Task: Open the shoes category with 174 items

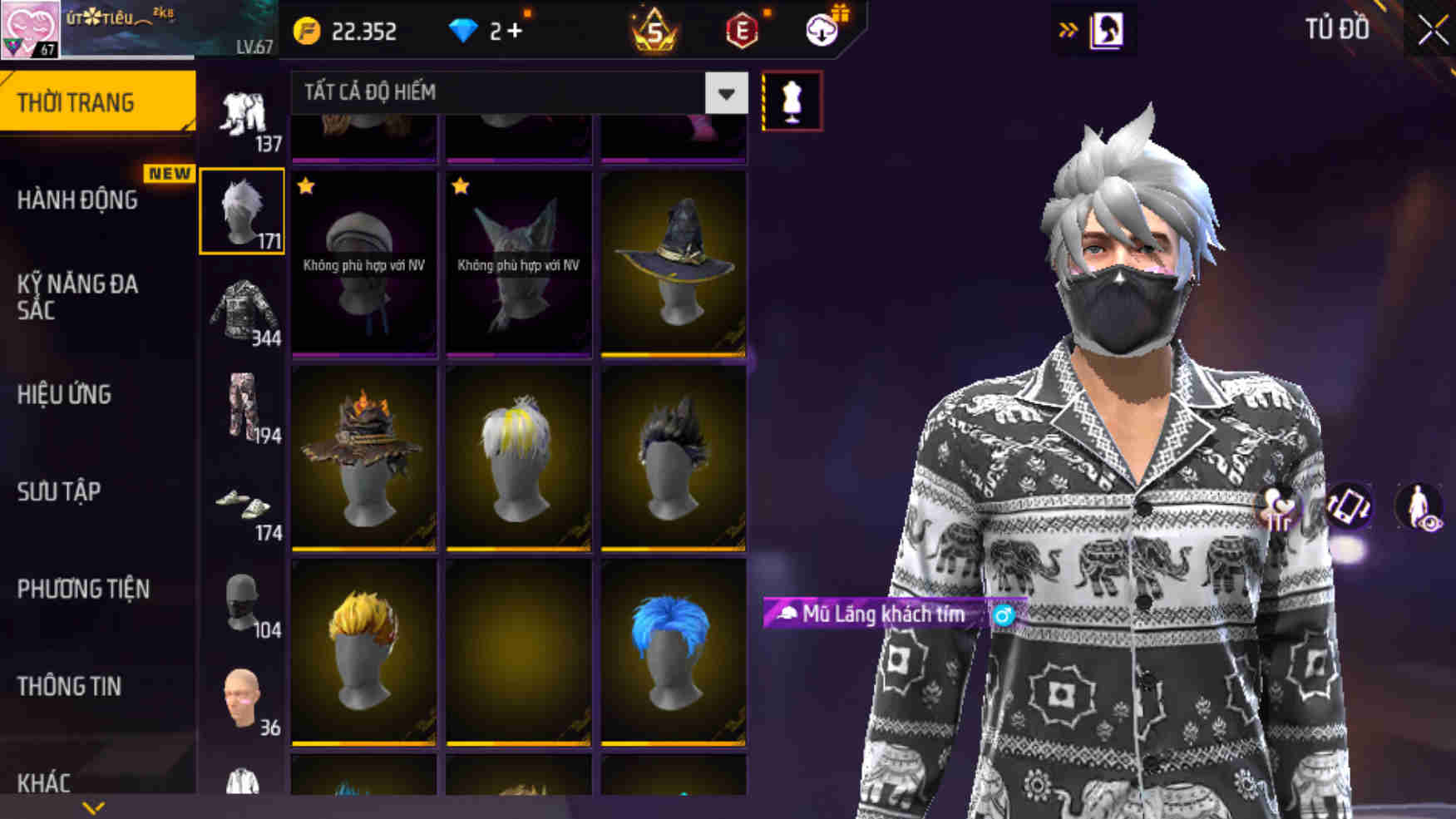Action: pos(242,507)
